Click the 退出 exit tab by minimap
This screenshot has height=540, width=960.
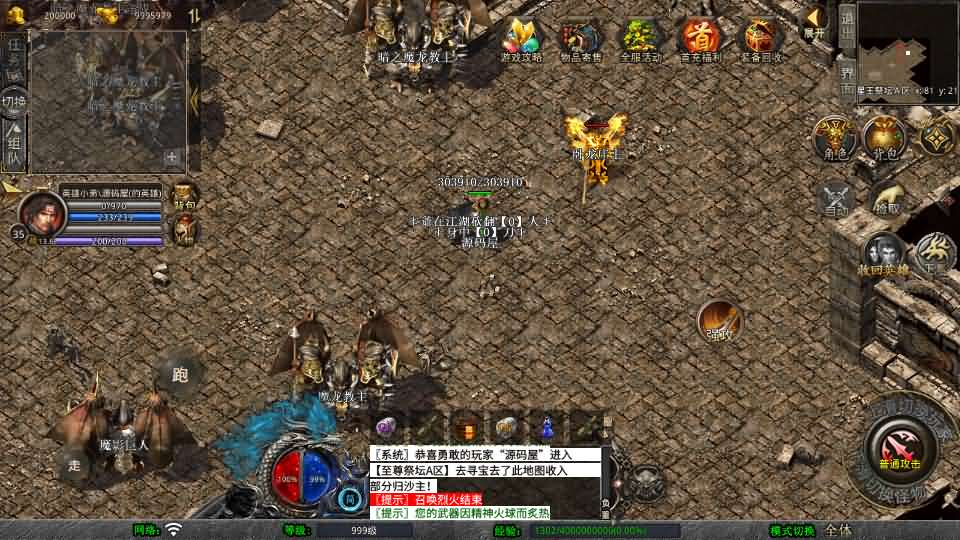846,26
